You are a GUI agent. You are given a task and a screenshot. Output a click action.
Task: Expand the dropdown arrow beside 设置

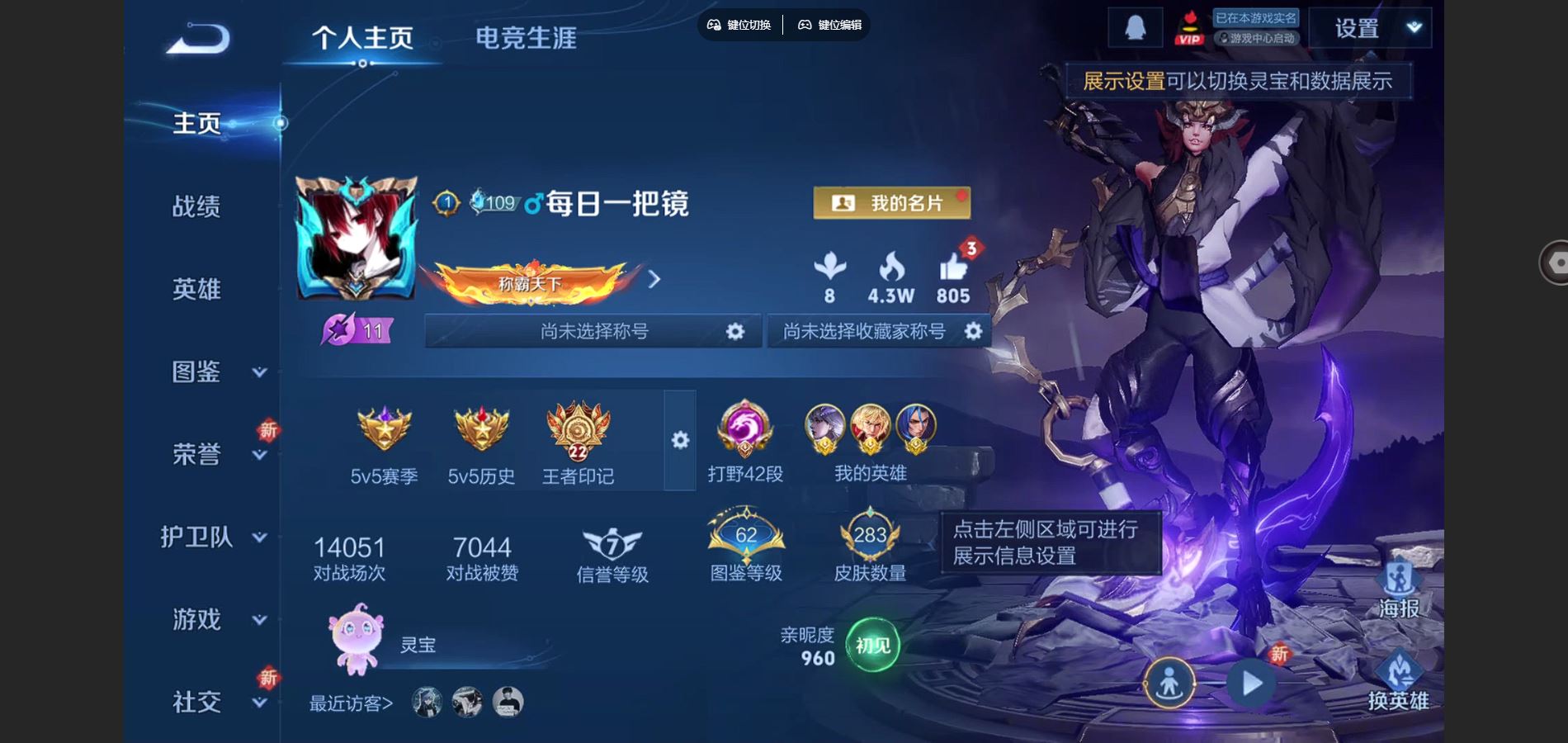pos(1414,26)
